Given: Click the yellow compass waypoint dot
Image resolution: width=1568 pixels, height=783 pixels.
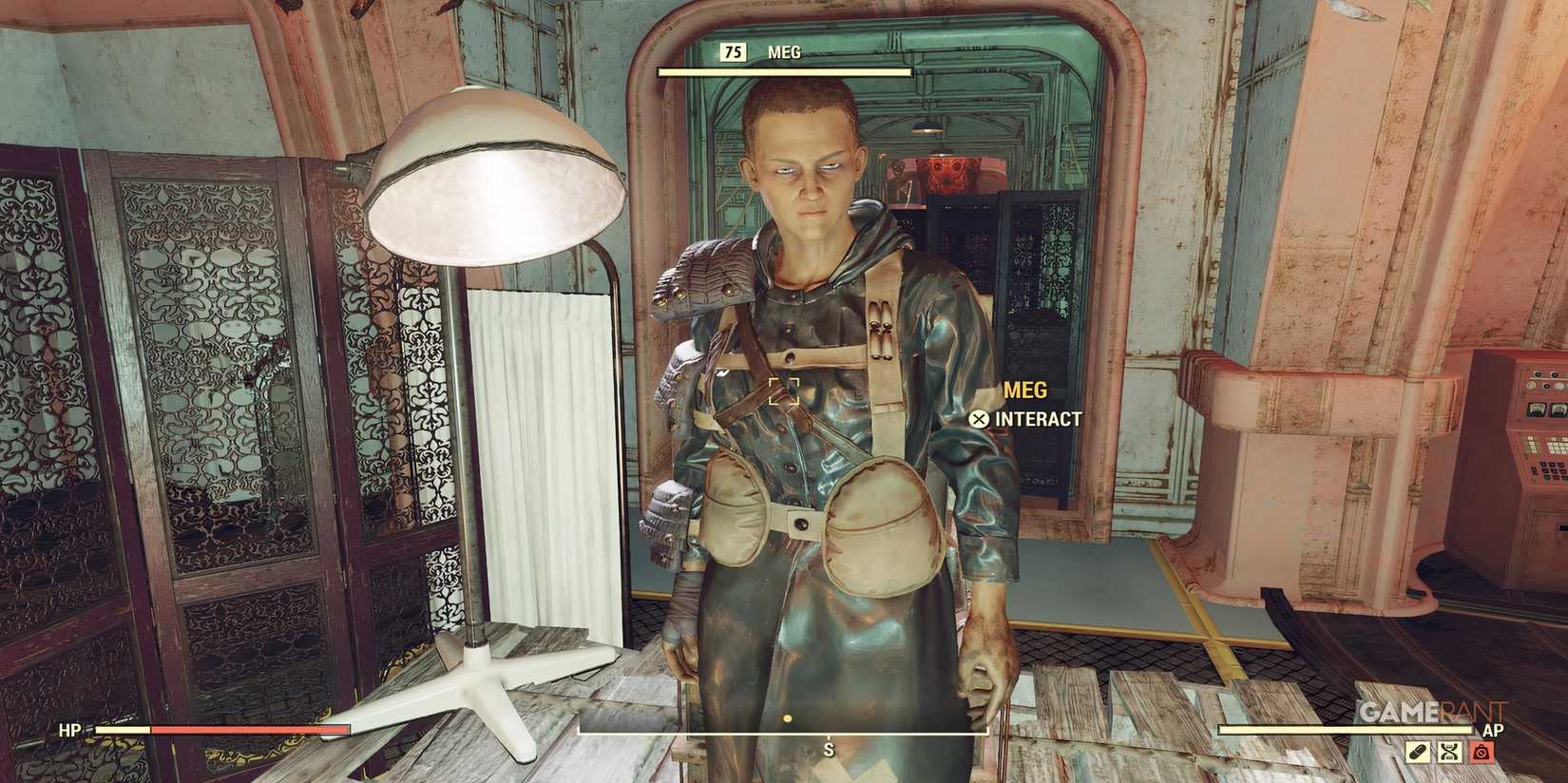Looking at the screenshot, I should 786,720.
